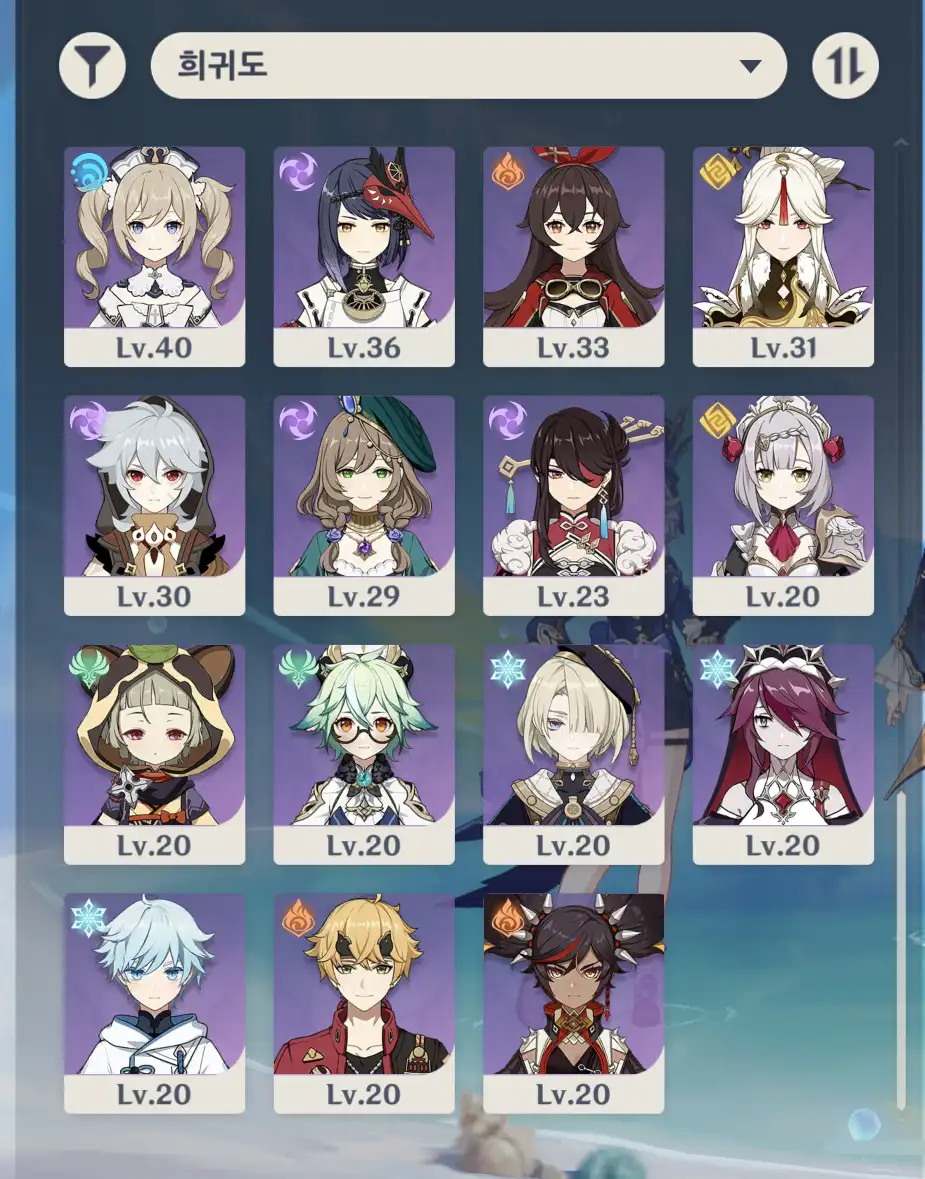Toggle the ascending/descending sort order arrows
The height and width of the screenshot is (1179, 925).
coord(845,66)
